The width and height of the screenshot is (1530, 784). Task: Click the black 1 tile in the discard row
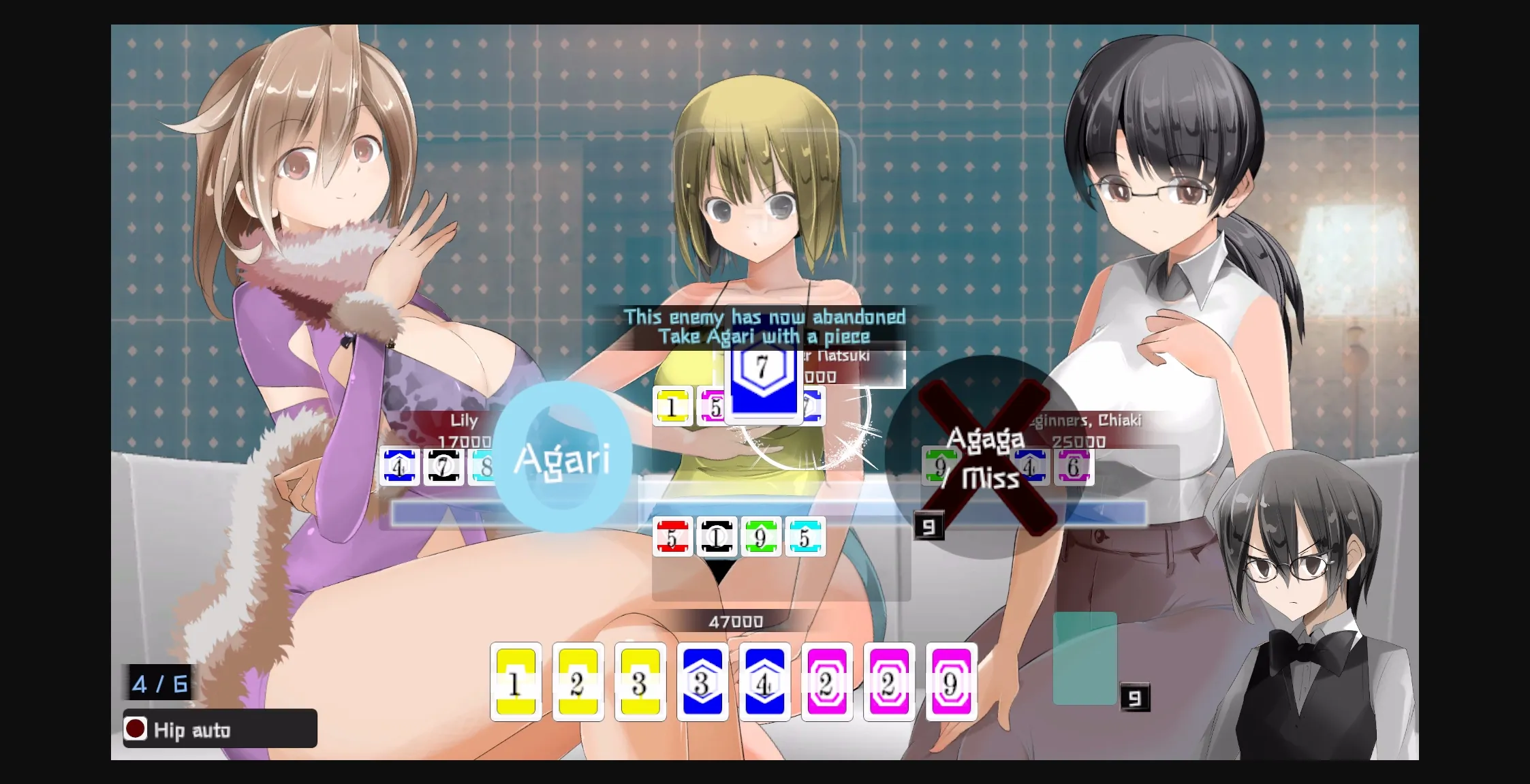(x=717, y=537)
